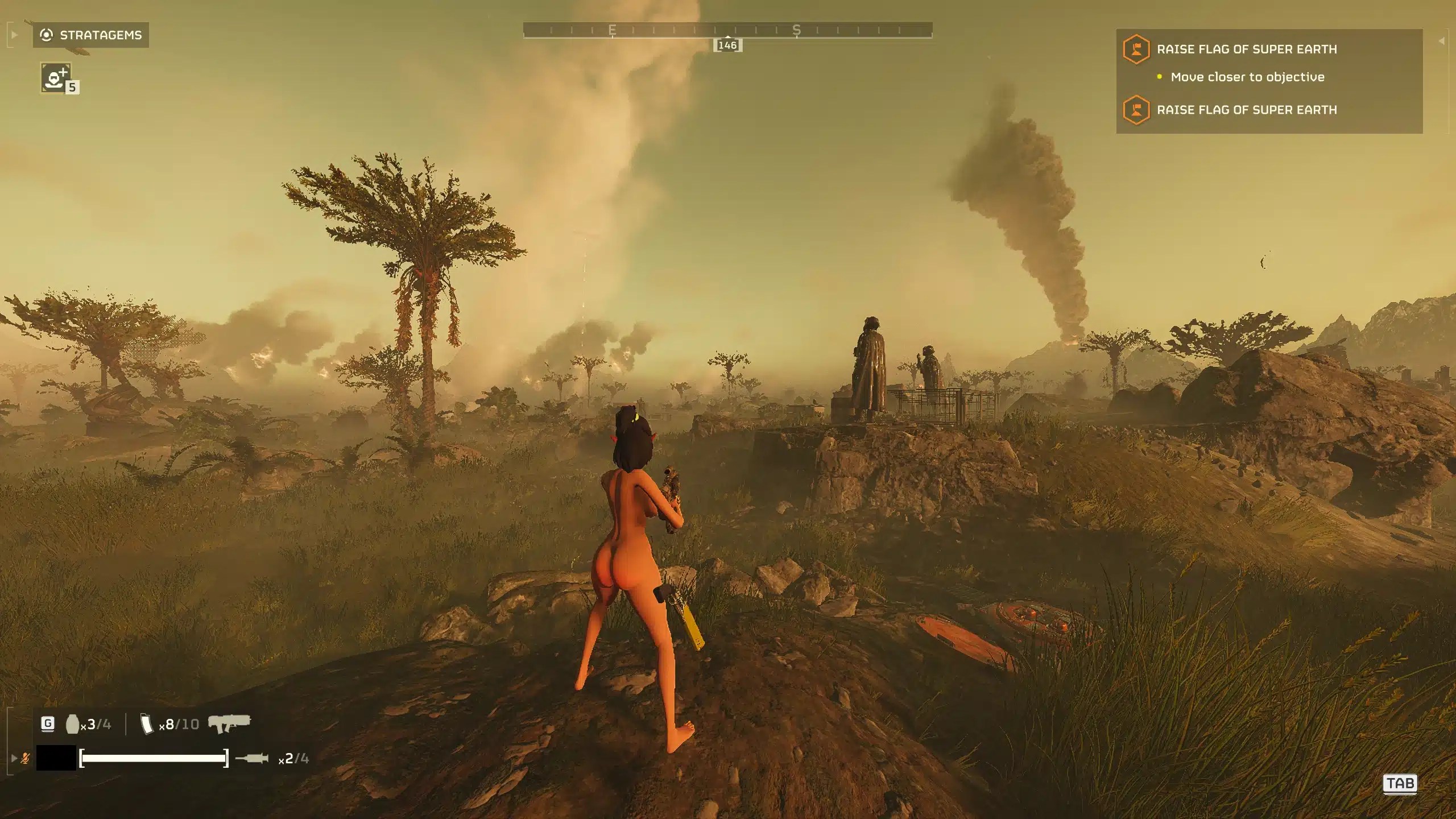The image size is (1456, 819).
Task: Toggle the muted microphone icon
Action: coord(25,758)
